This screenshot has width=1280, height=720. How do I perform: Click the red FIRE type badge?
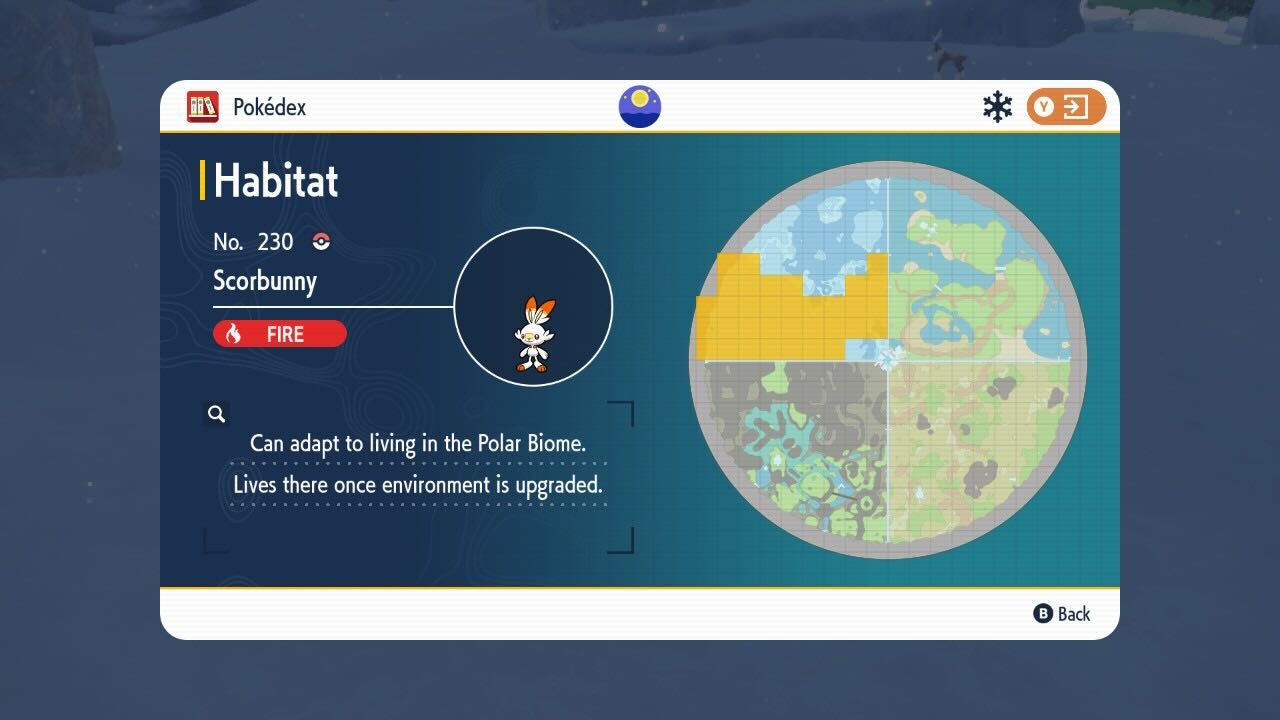coord(280,334)
